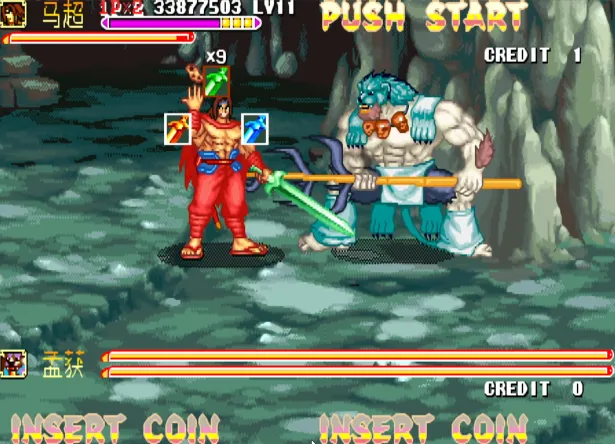Choose the fire sword item icon

point(177,128)
